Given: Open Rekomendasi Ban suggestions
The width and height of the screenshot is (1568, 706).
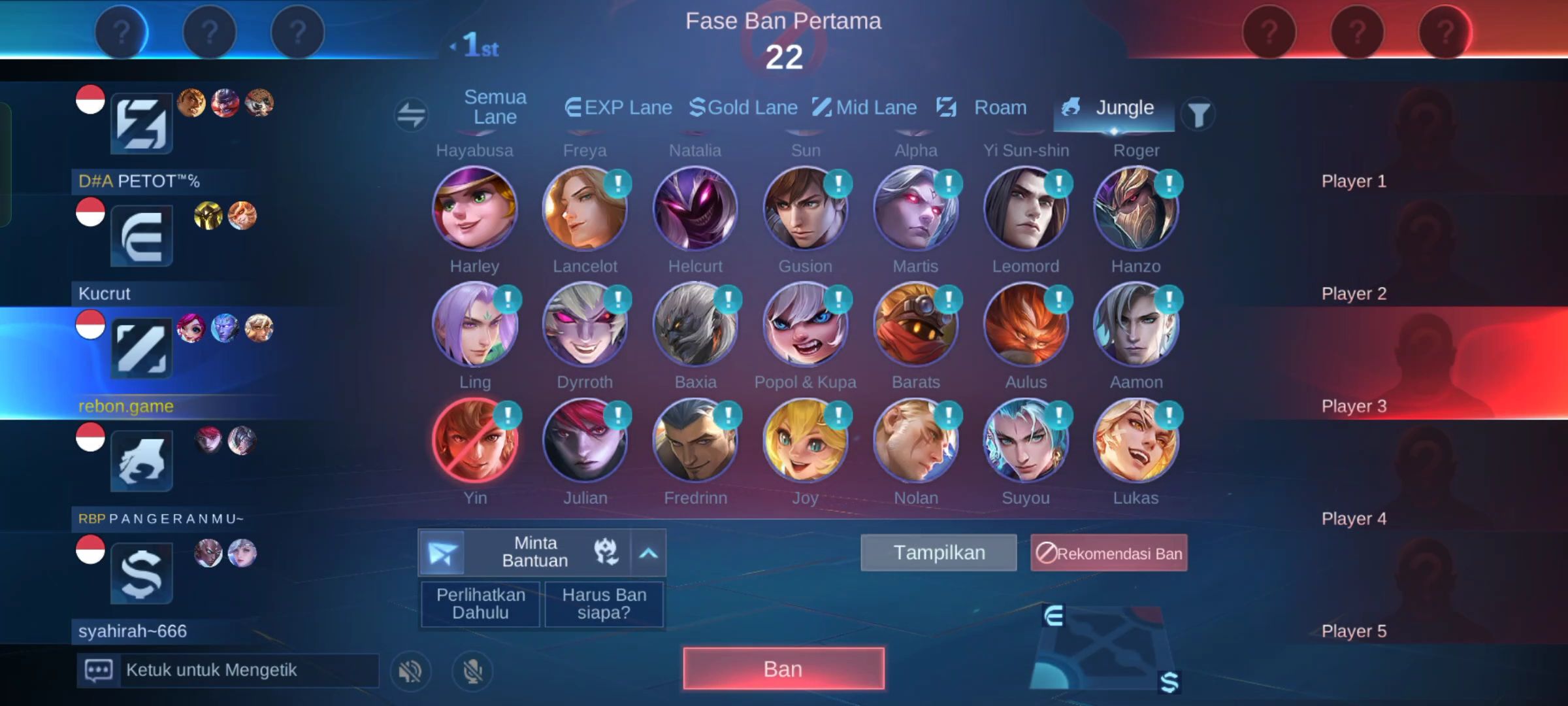Looking at the screenshot, I should pos(1109,553).
